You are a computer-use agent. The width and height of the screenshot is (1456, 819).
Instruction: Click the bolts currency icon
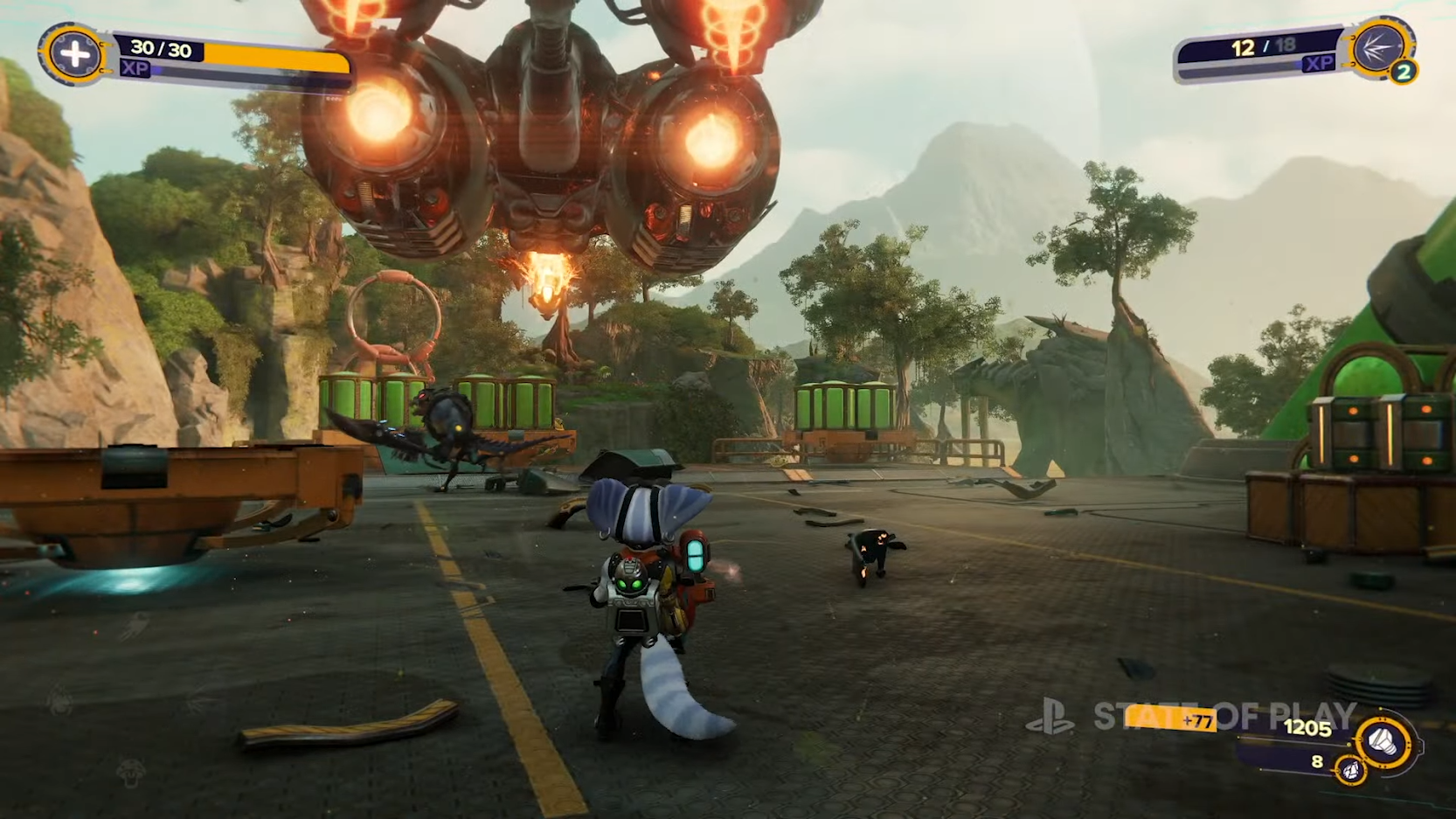pos(1384,743)
